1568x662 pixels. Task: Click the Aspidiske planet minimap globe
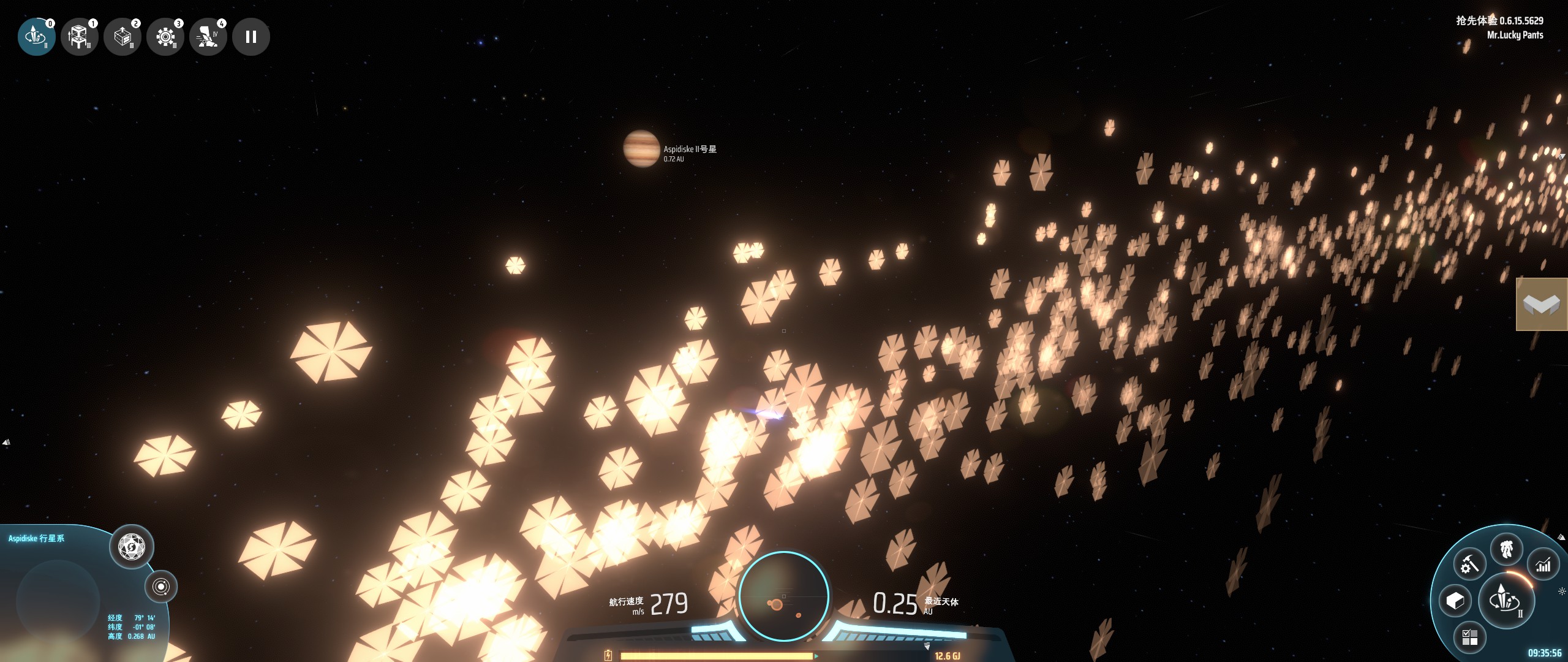[58, 601]
